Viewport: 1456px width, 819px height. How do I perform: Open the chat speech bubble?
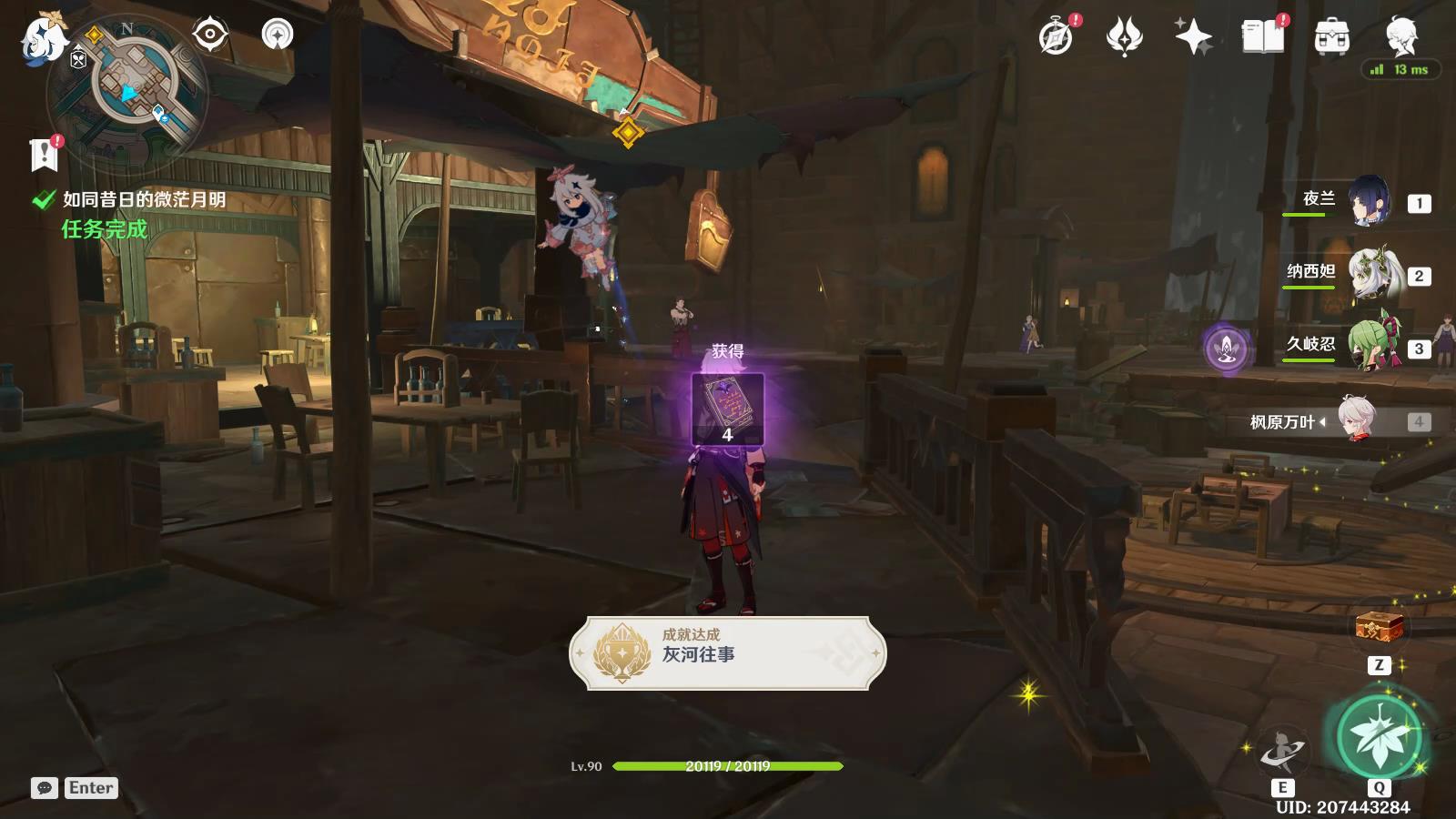[x=45, y=788]
